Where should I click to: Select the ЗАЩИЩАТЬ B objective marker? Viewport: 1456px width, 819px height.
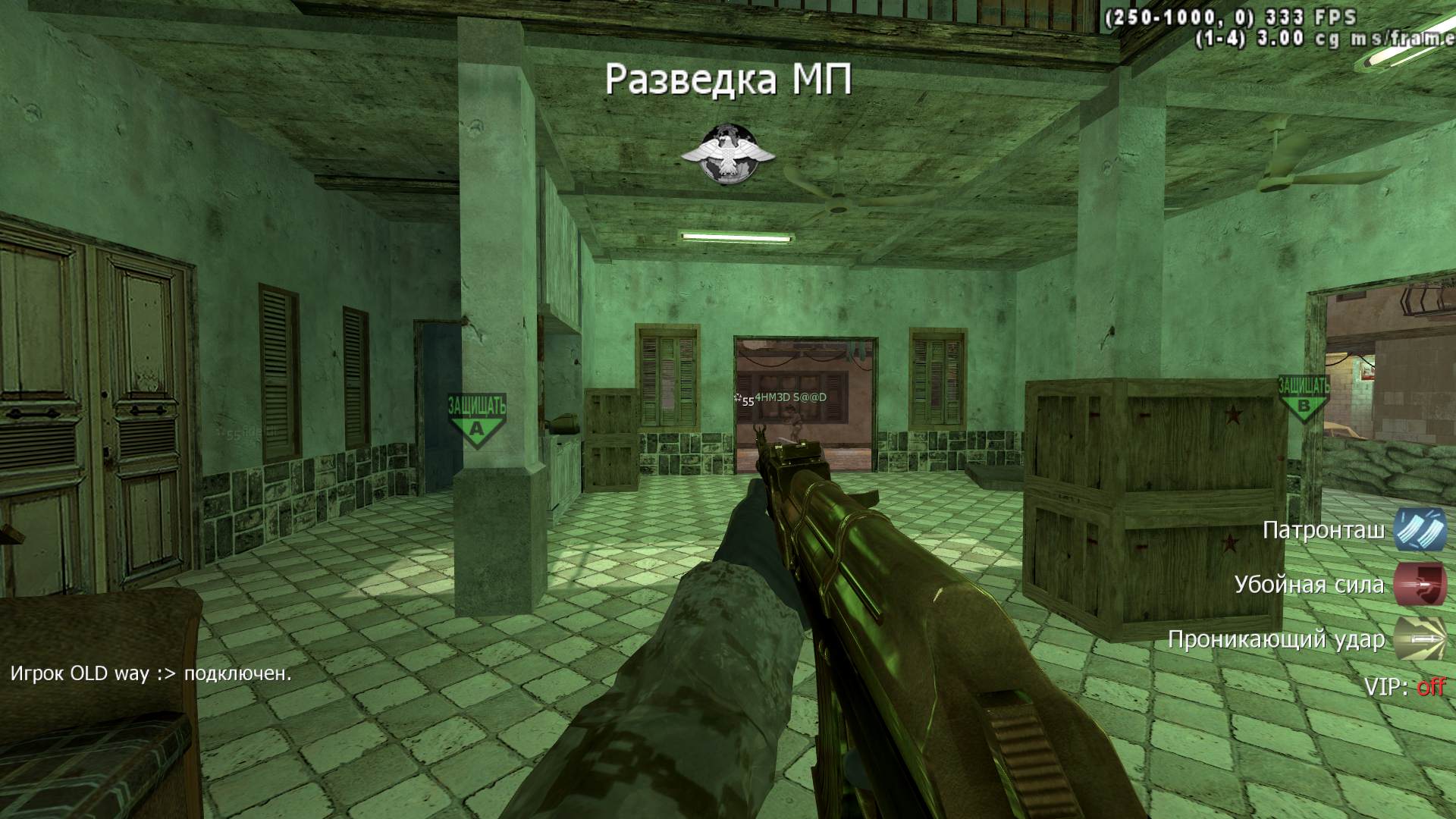coord(1304,397)
